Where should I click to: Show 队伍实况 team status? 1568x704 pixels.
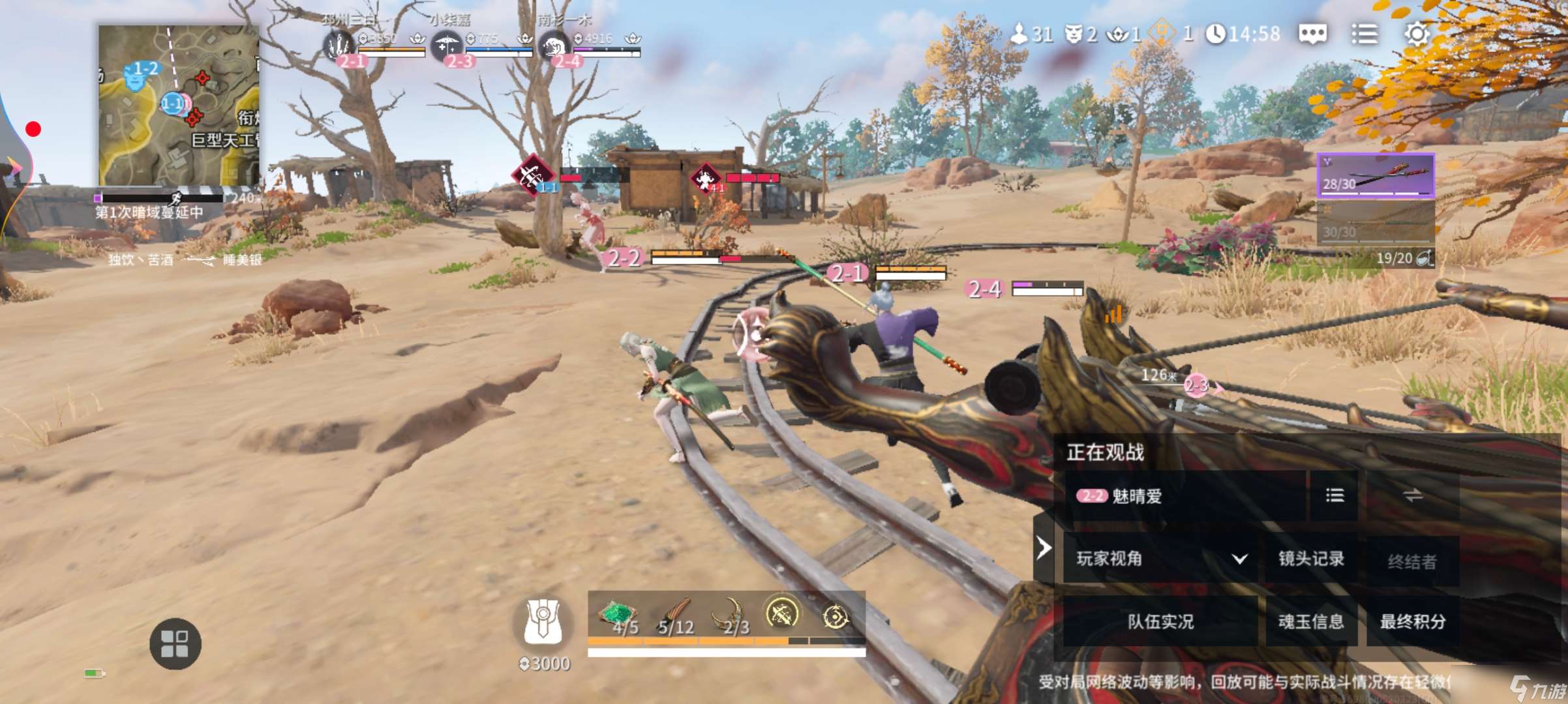tap(1160, 621)
